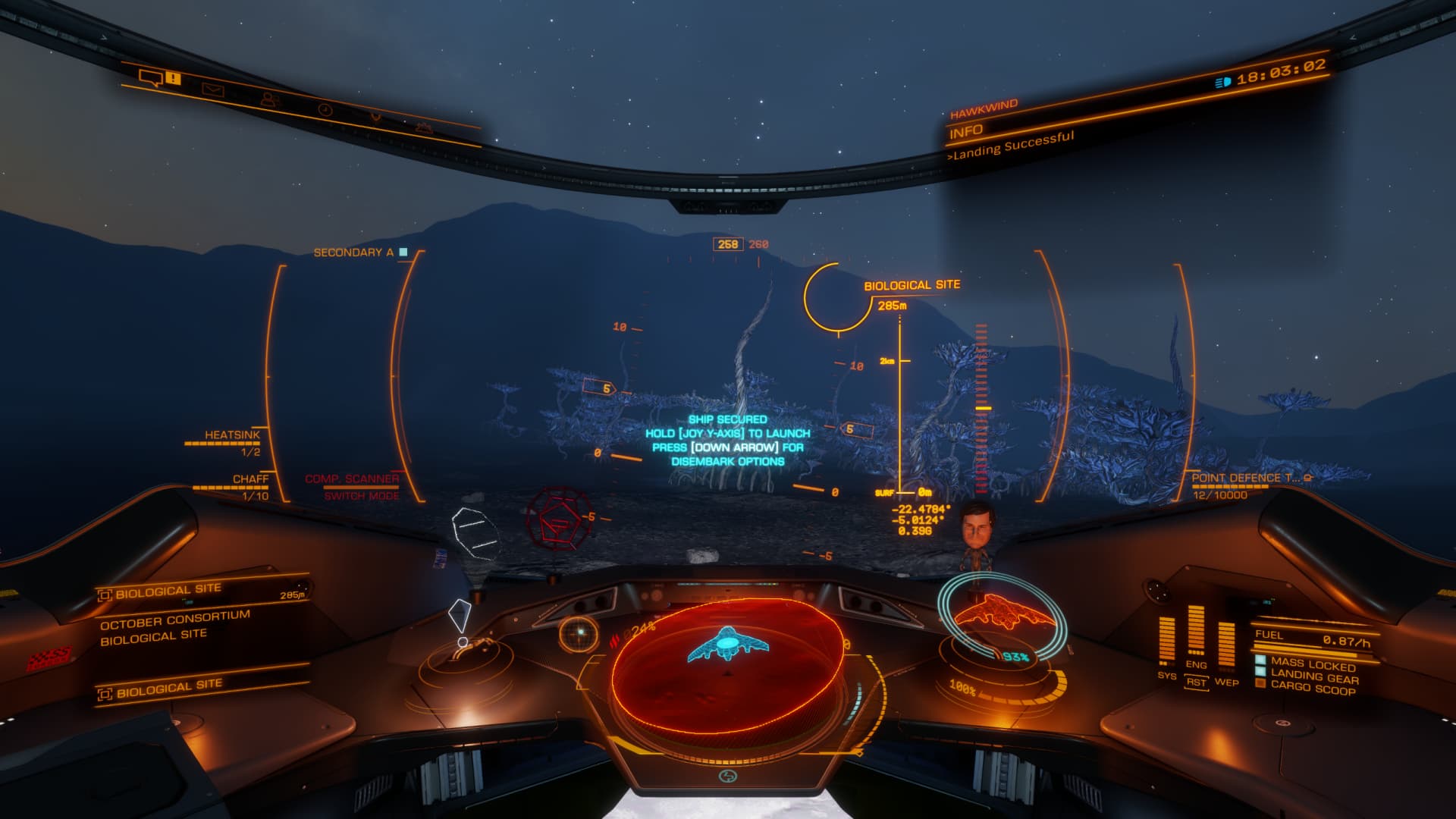1456x819 pixels.
Task: Click the Biological Site target compass marker
Action: [x=838, y=298]
